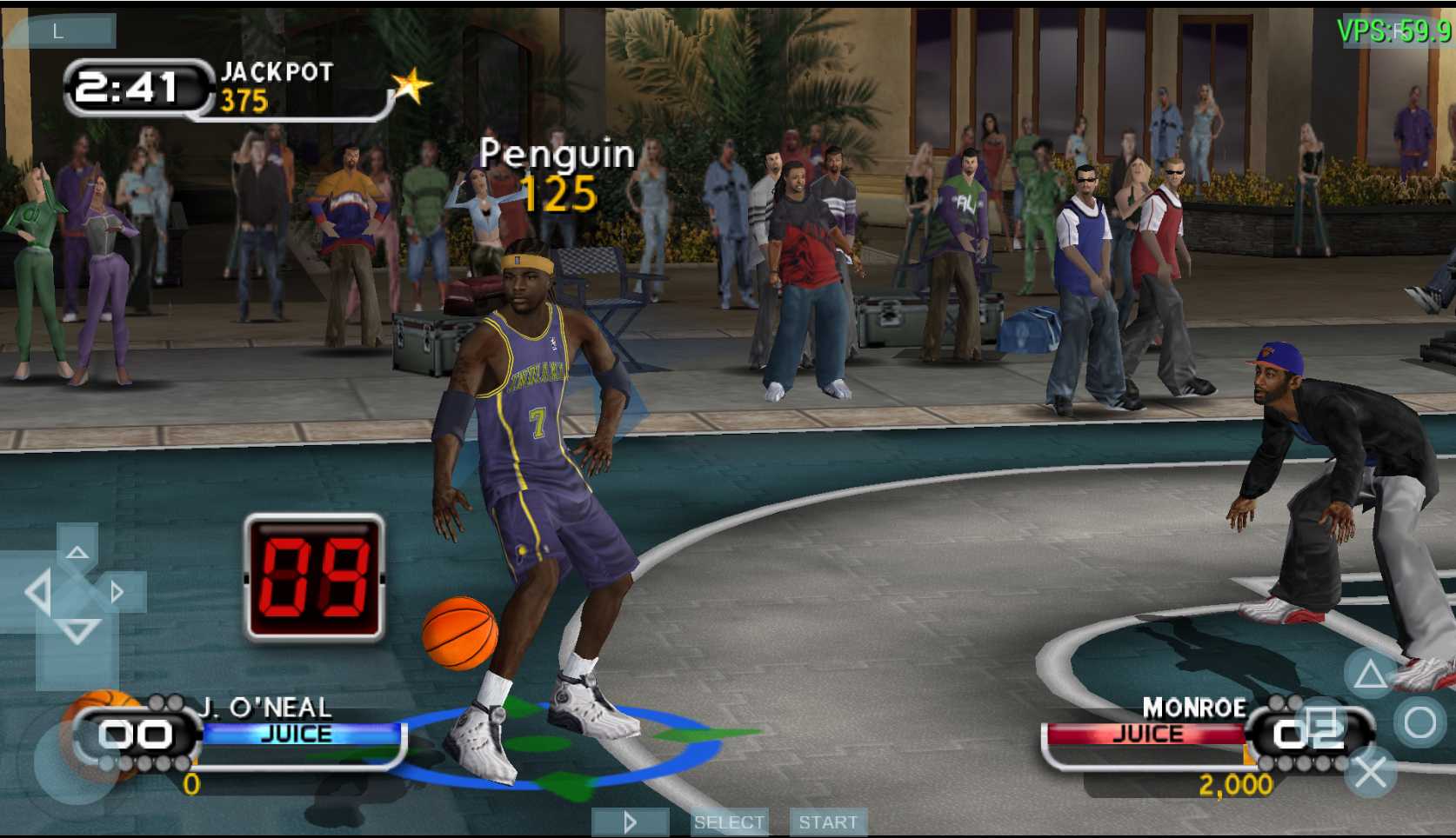The width and height of the screenshot is (1456, 838).
Task: Tap the circle touch button
Action: tap(1419, 722)
